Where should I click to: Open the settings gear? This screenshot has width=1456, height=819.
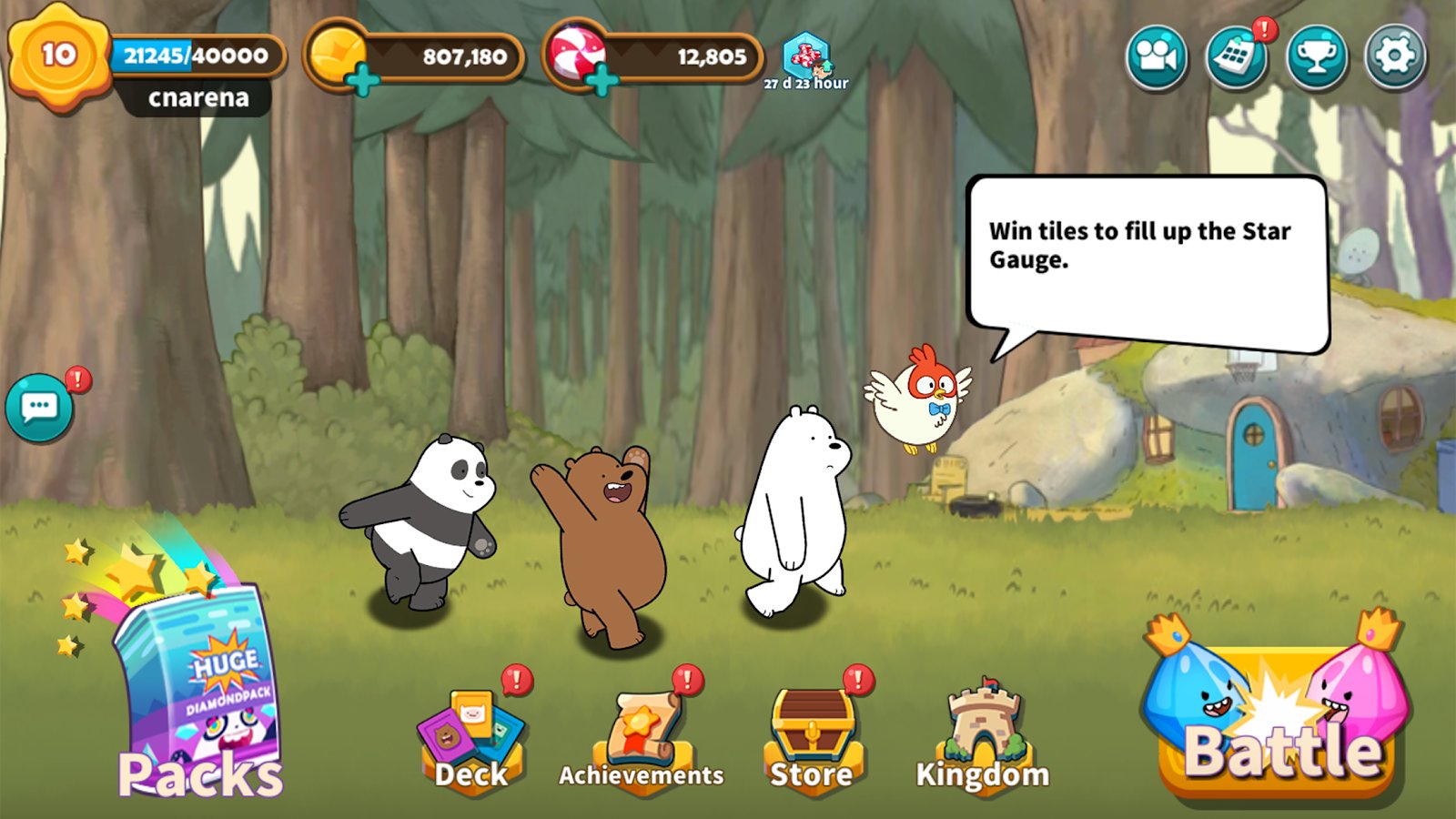pos(1395,56)
